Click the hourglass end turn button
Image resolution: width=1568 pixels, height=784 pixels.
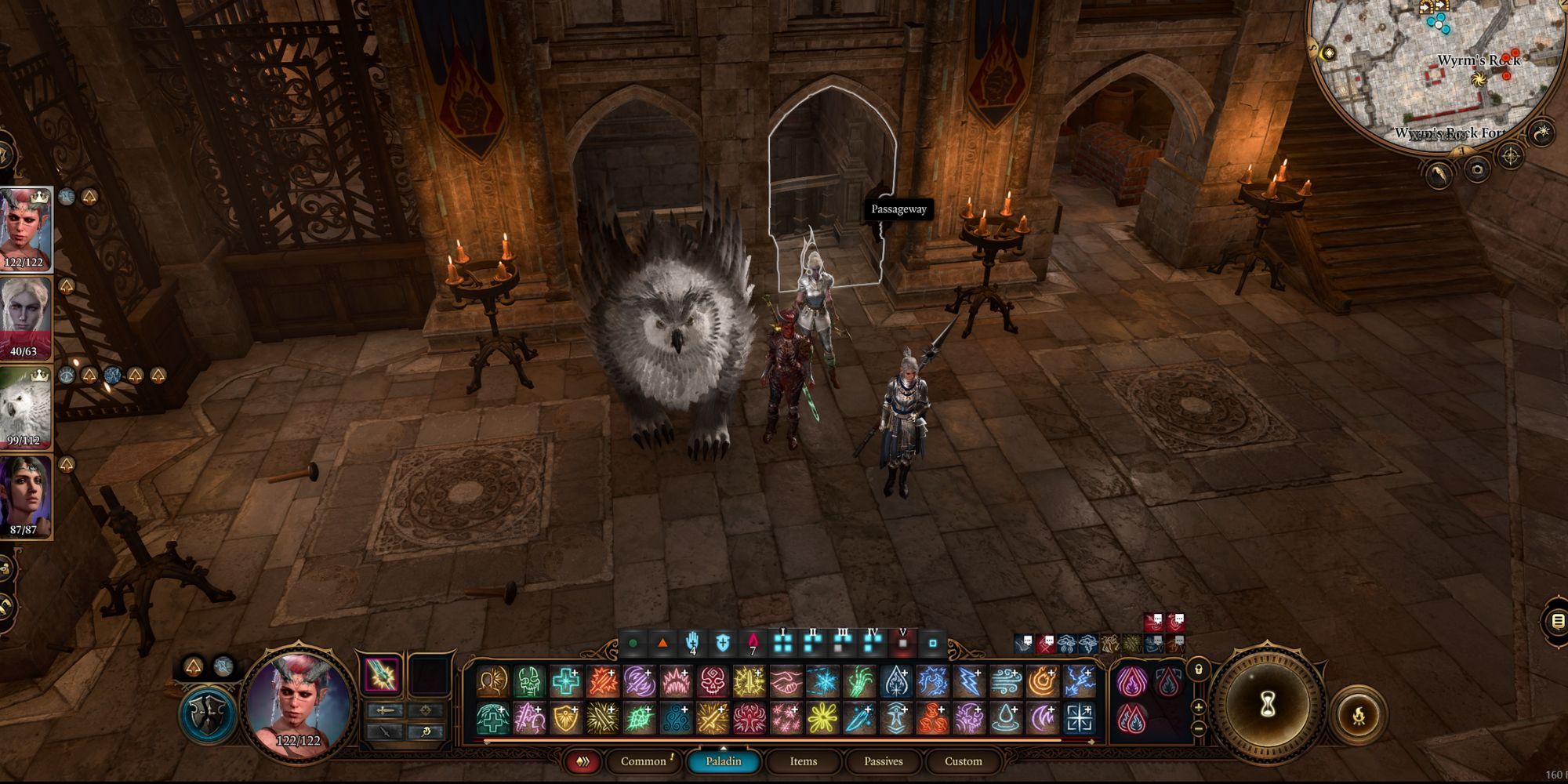[x=1267, y=704]
